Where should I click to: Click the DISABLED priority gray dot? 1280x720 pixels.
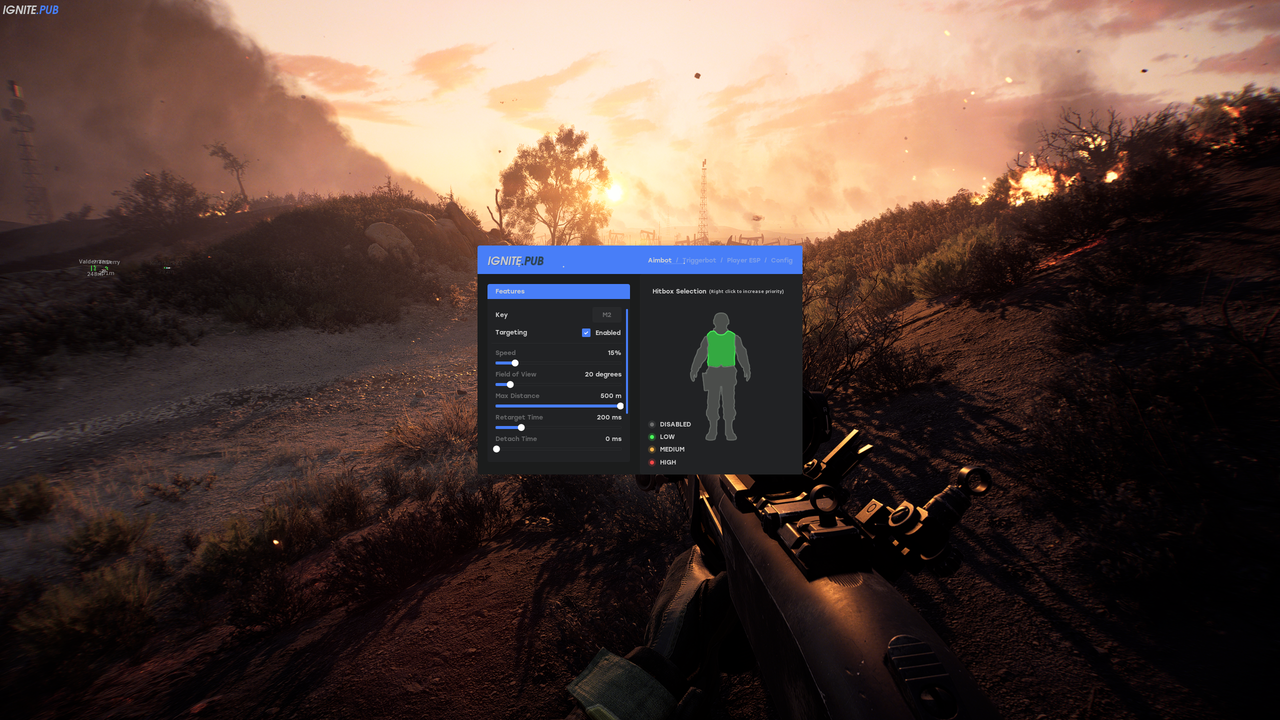coord(653,424)
